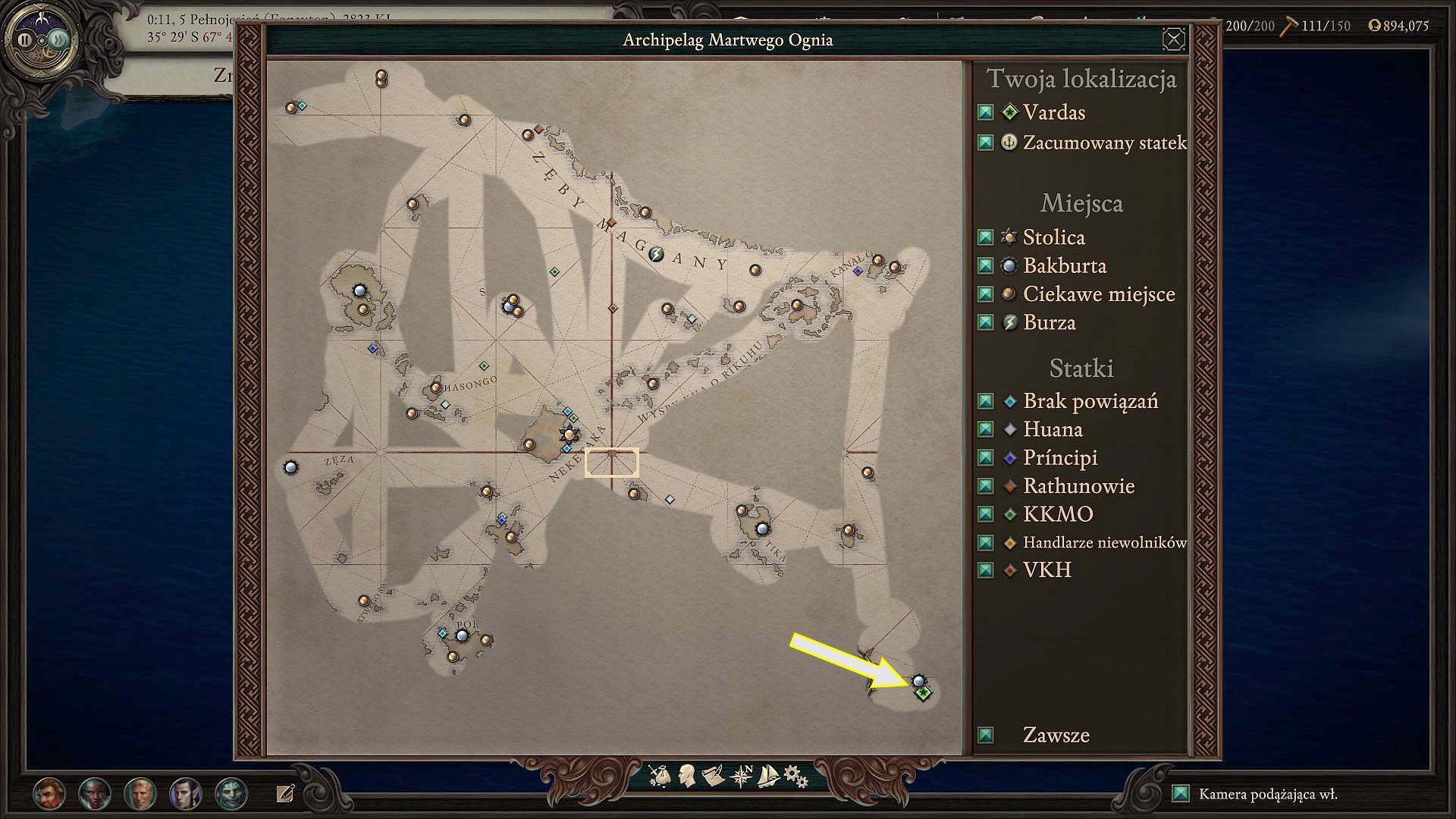Activate the fast-forward time button

click(x=58, y=39)
